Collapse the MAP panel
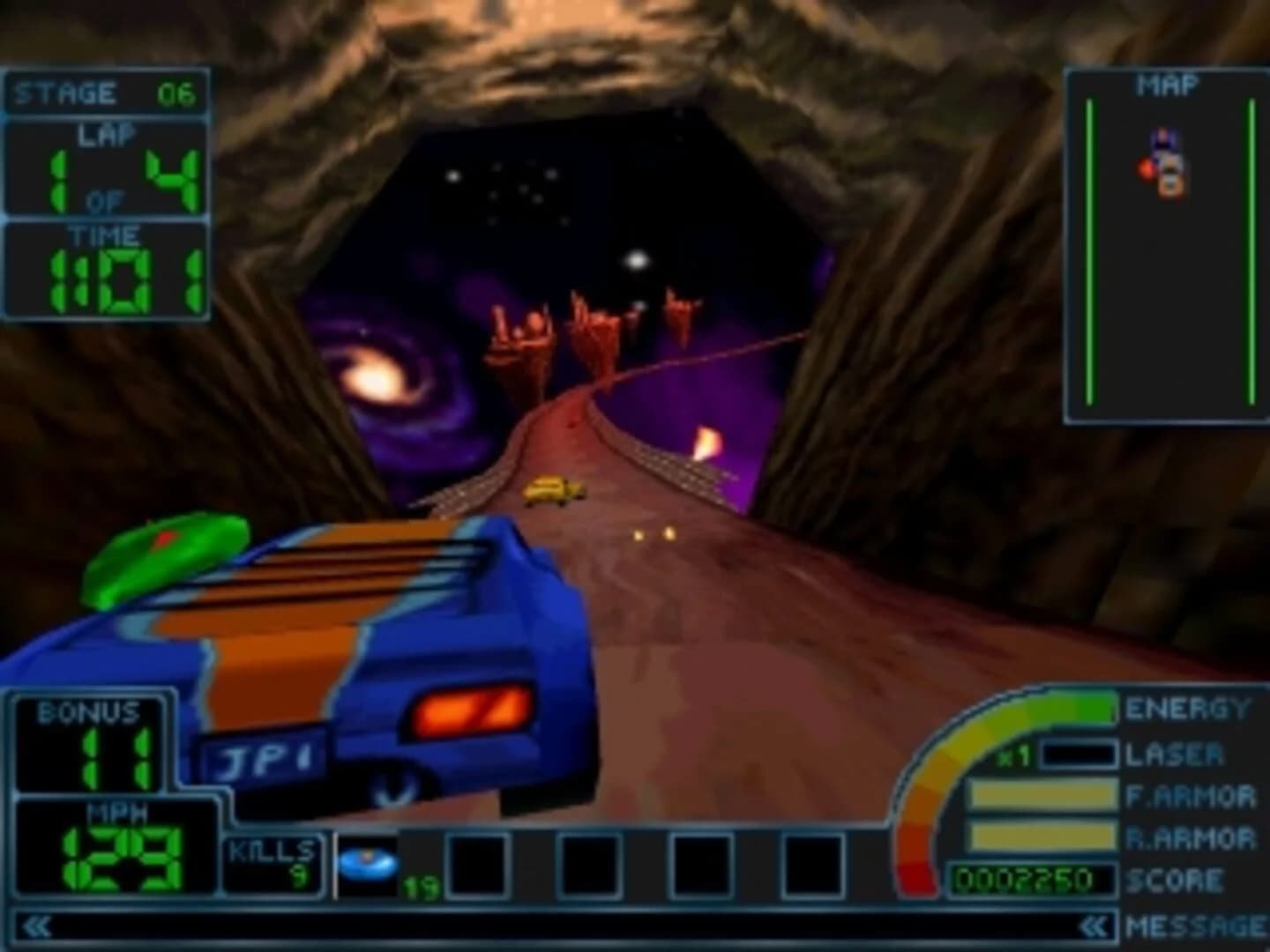The height and width of the screenshot is (952, 1270). click(1169, 84)
